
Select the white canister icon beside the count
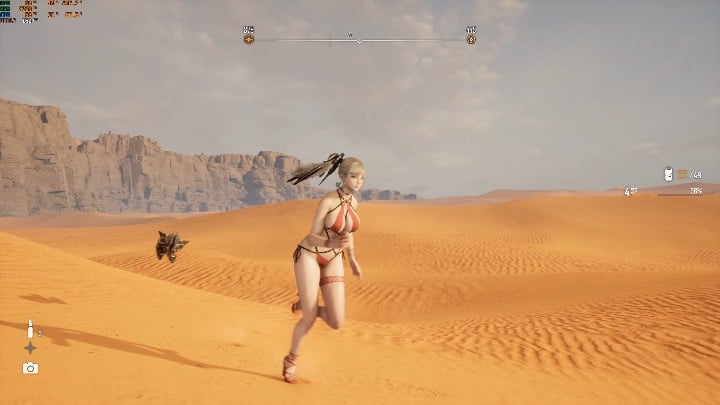[x=668, y=174]
